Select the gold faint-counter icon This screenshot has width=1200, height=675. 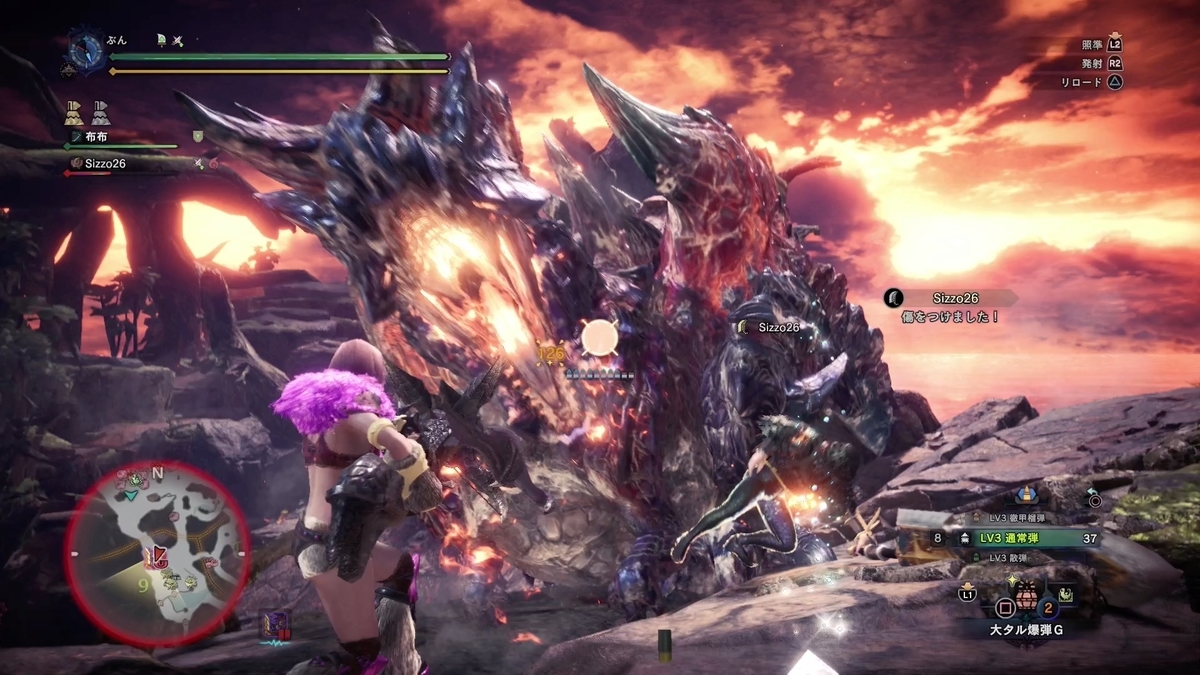pos(74,111)
